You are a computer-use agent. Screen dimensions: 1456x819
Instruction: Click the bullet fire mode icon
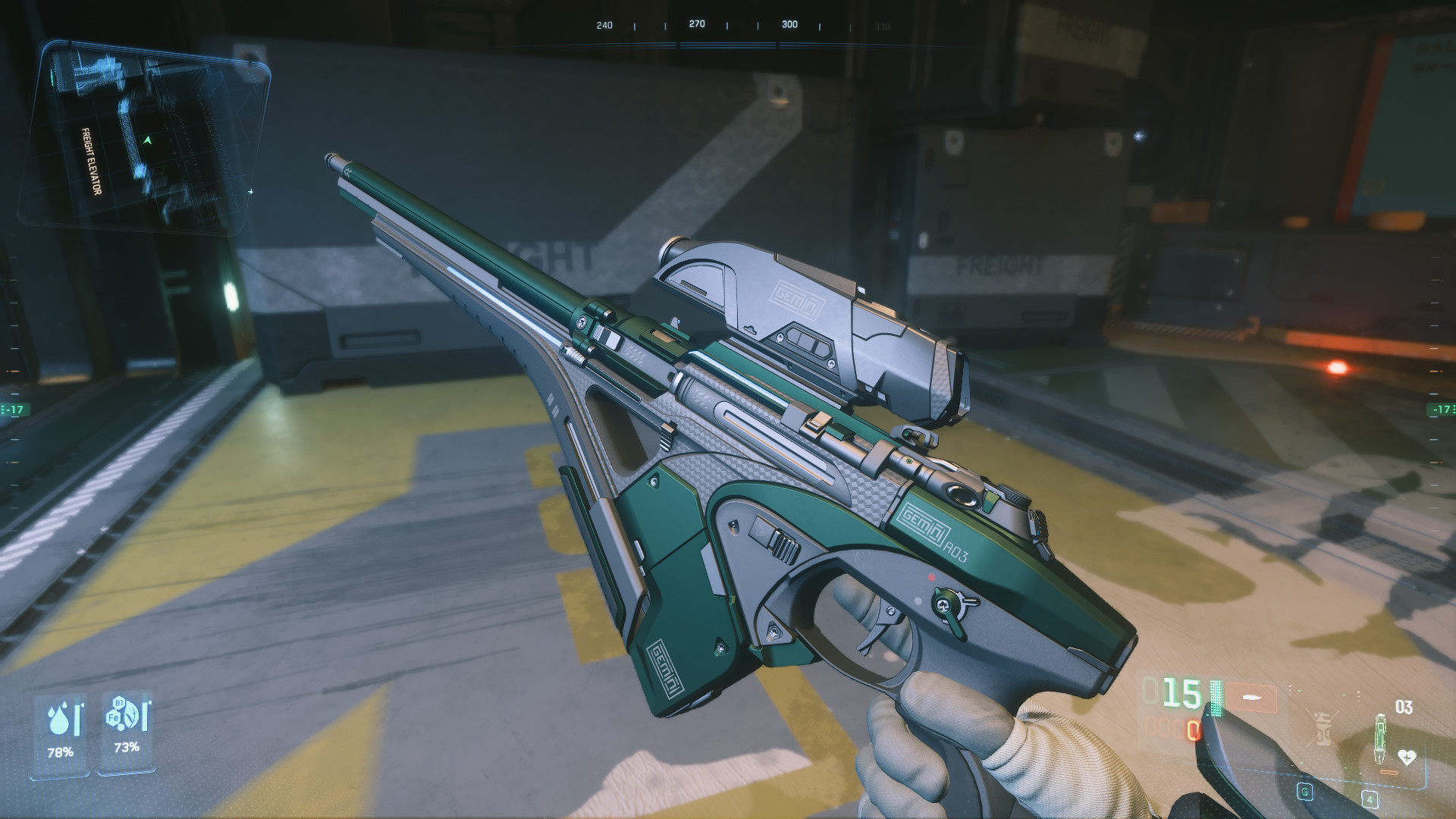1251,697
